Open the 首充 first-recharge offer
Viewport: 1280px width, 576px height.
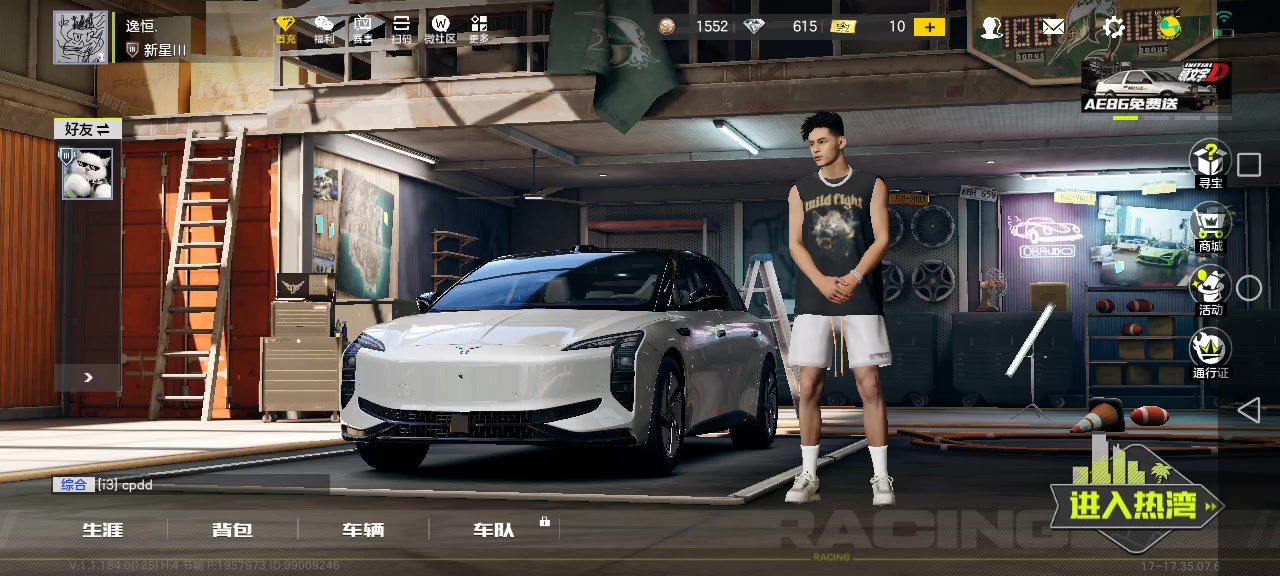286,28
